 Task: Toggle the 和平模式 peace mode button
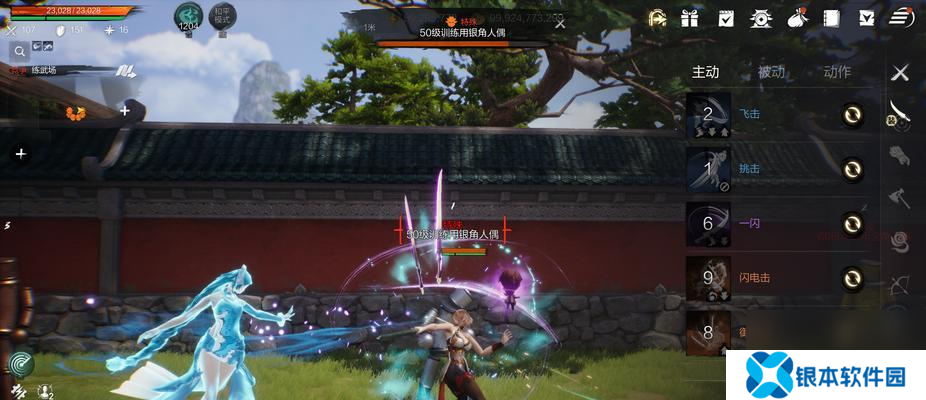click(x=224, y=18)
